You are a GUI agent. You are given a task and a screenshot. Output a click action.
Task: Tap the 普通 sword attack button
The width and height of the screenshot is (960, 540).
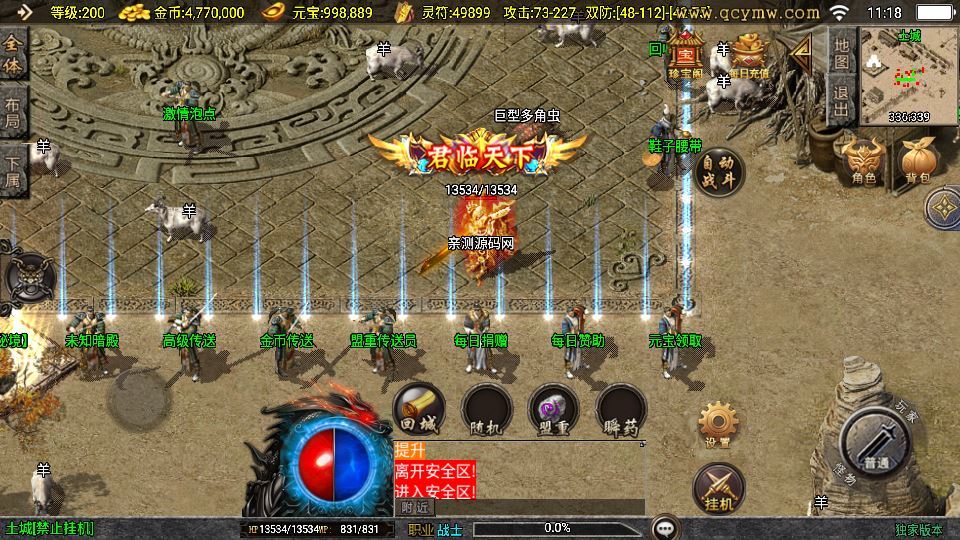click(x=876, y=444)
